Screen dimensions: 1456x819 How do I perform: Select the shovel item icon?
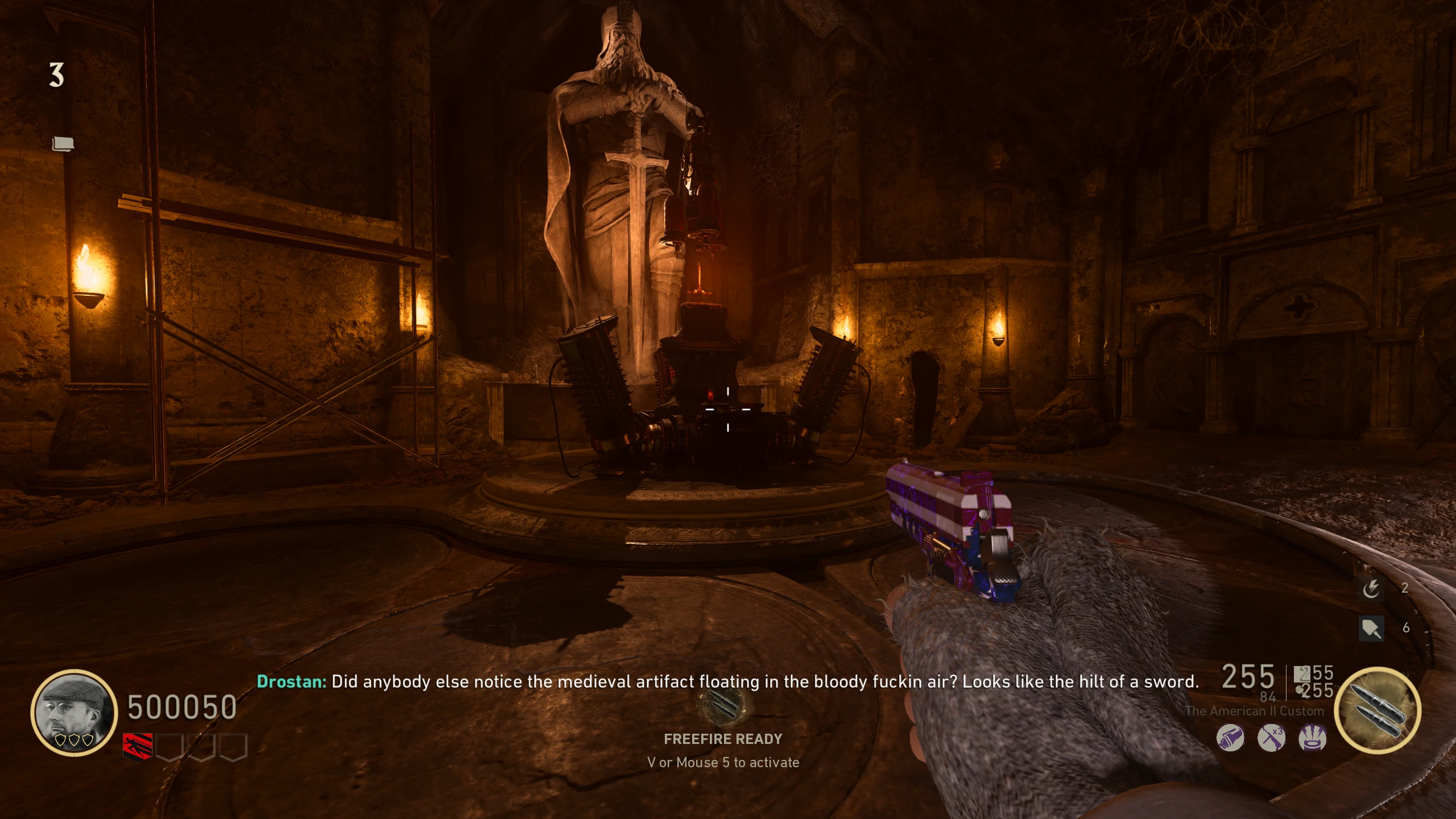tap(1371, 628)
